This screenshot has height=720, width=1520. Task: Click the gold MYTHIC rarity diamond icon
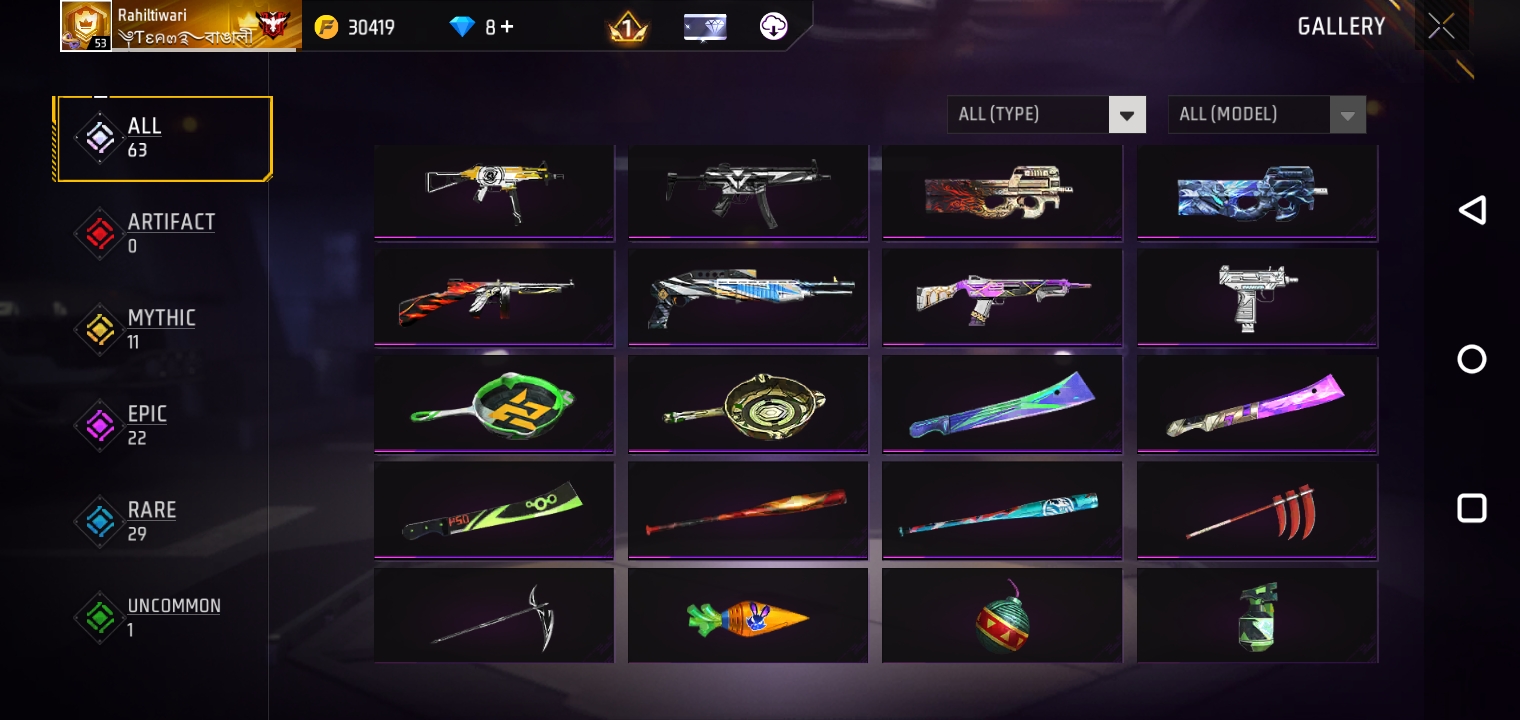pos(100,329)
